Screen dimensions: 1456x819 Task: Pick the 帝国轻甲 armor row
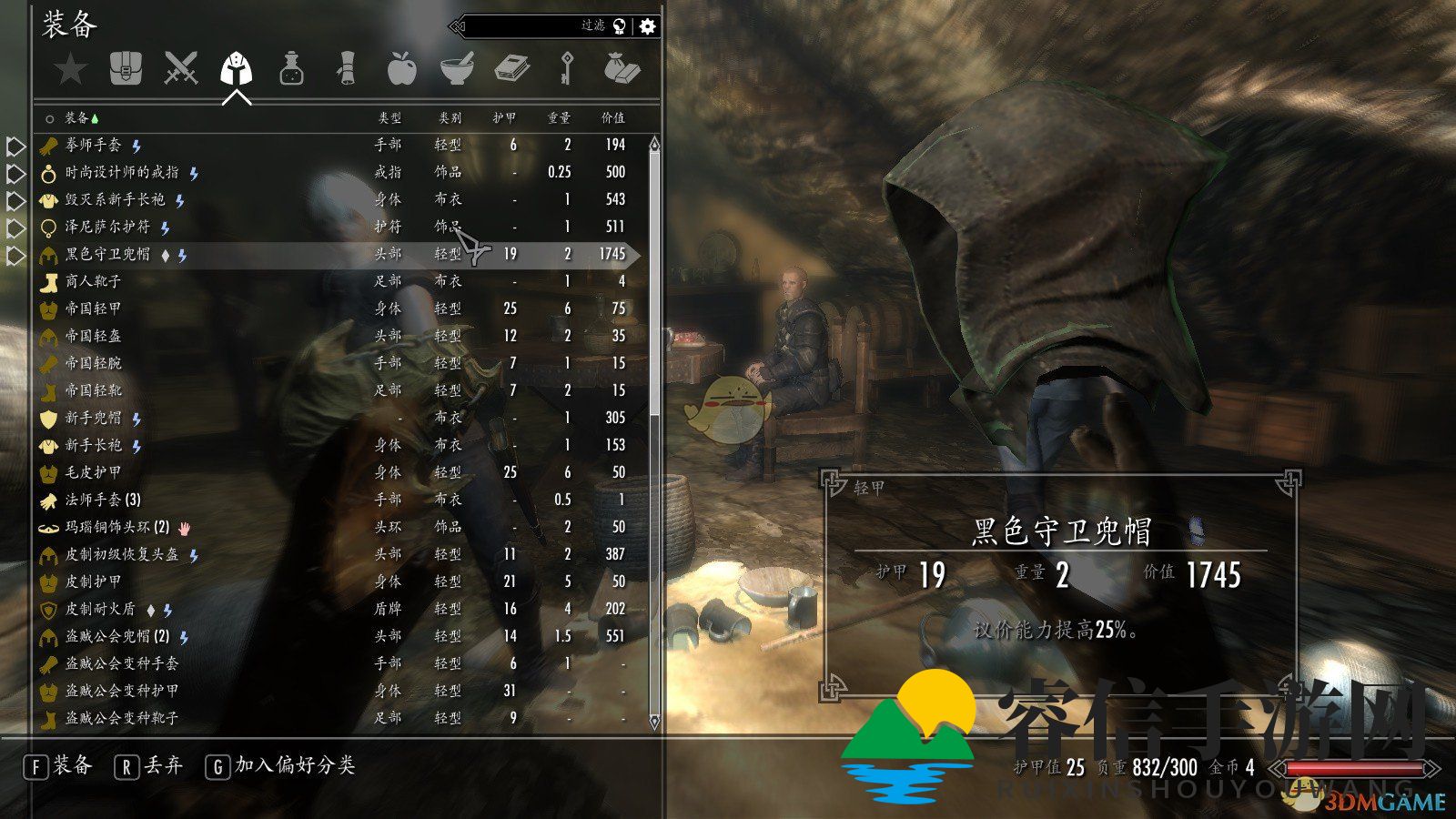(x=93, y=308)
